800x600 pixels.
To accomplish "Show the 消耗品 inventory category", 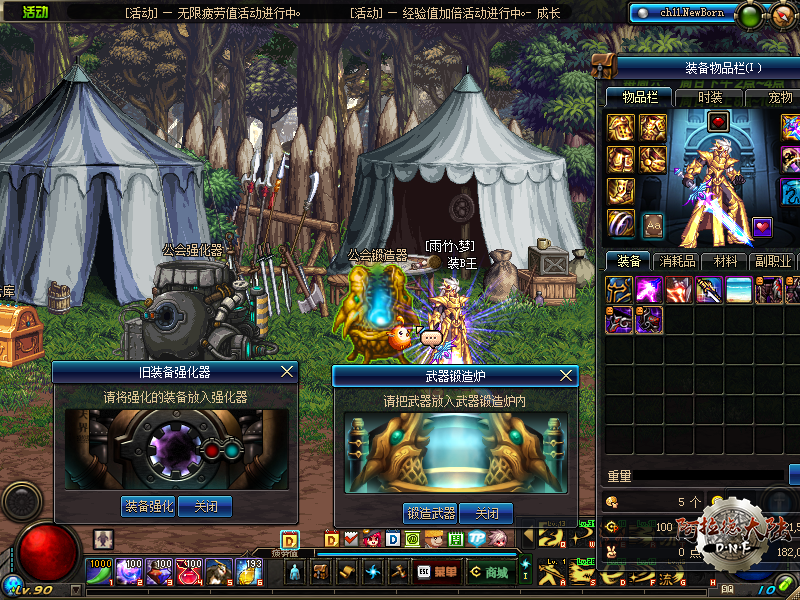I will tap(678, 261).
